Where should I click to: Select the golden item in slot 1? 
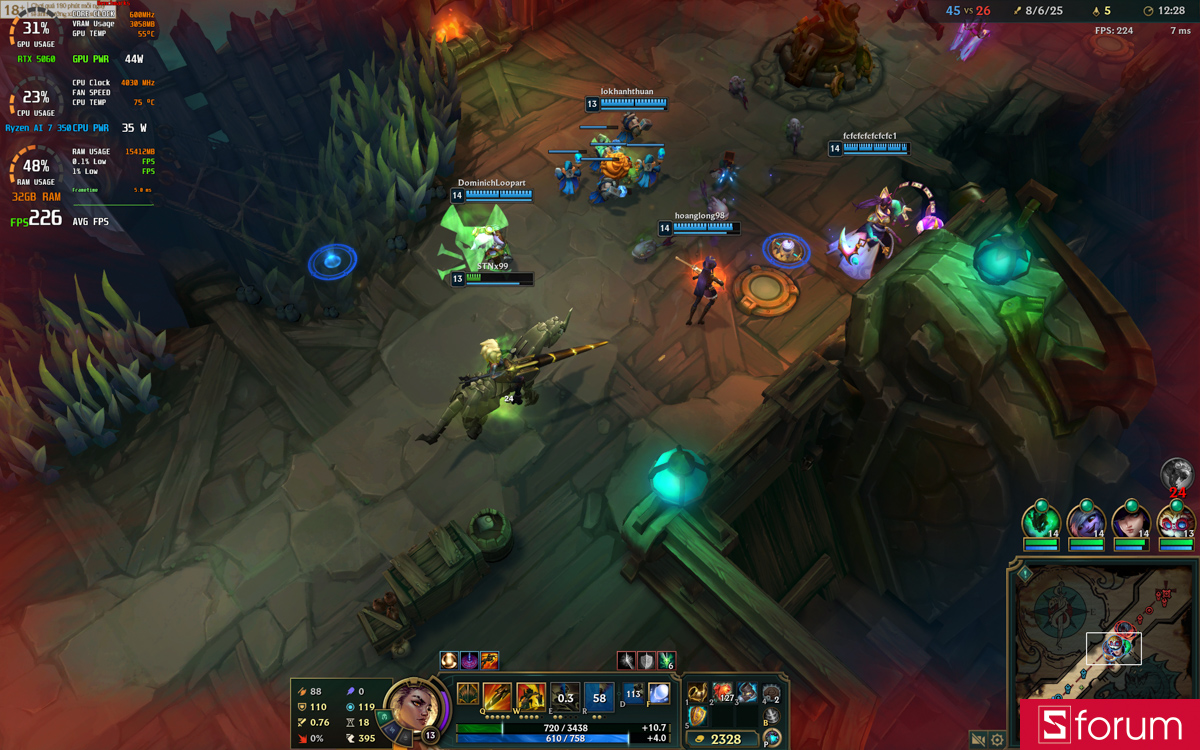pos(698,693)
